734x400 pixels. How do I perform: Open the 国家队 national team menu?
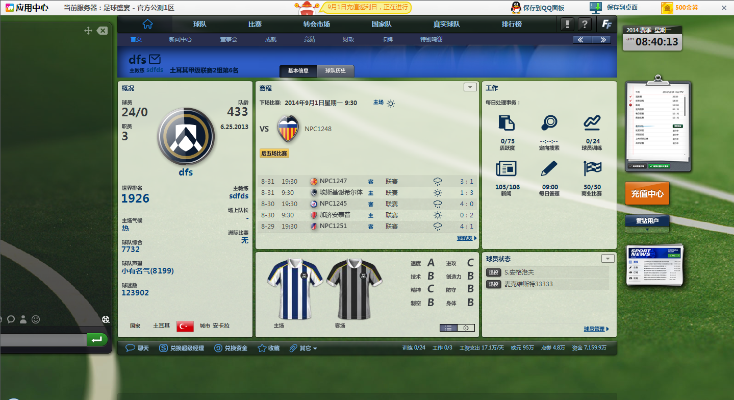pyautogui.click(x=381, y=23)
